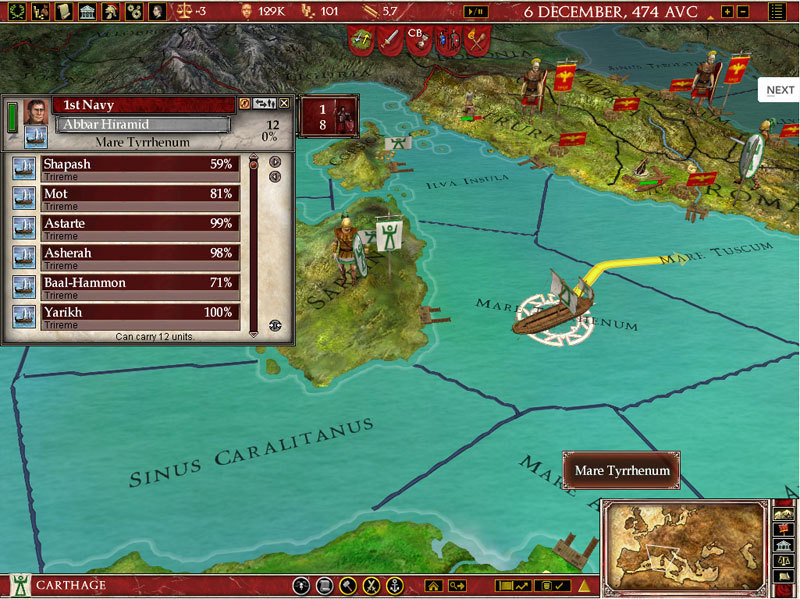Click the anchor icon in bottom bar

tap(394, 586)
